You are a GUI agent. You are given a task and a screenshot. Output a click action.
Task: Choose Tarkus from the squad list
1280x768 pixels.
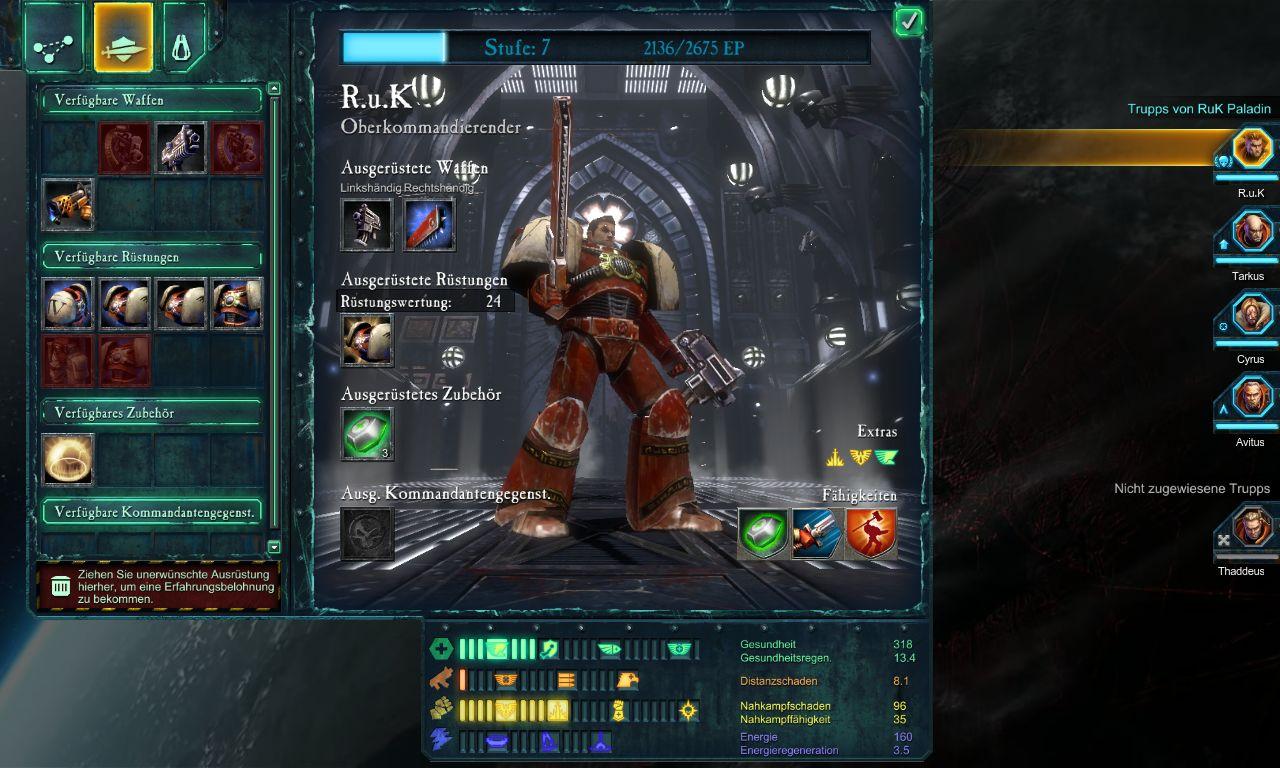coord(1251,234)
